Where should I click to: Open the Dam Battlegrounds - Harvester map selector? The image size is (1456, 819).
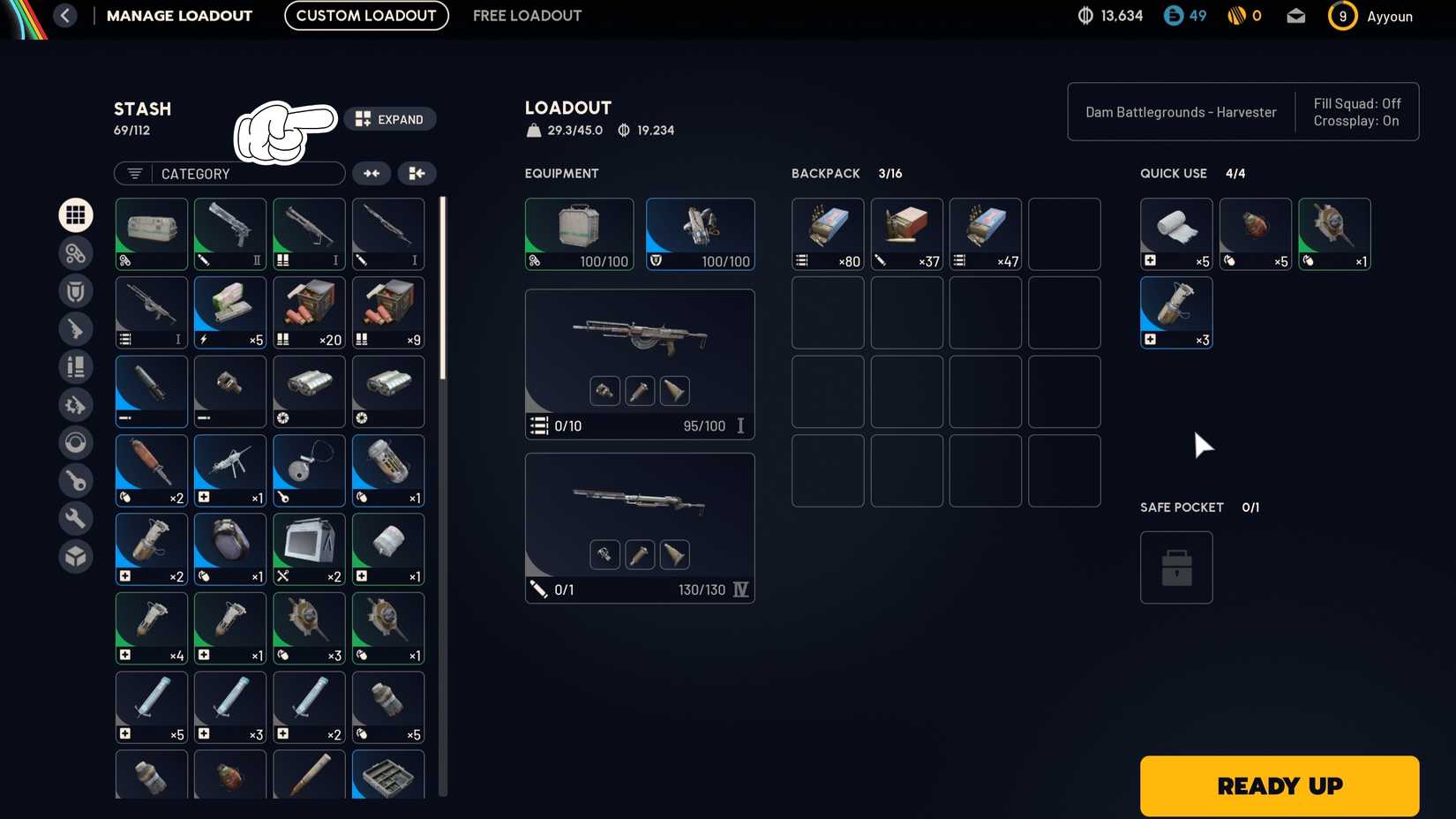1180,112
